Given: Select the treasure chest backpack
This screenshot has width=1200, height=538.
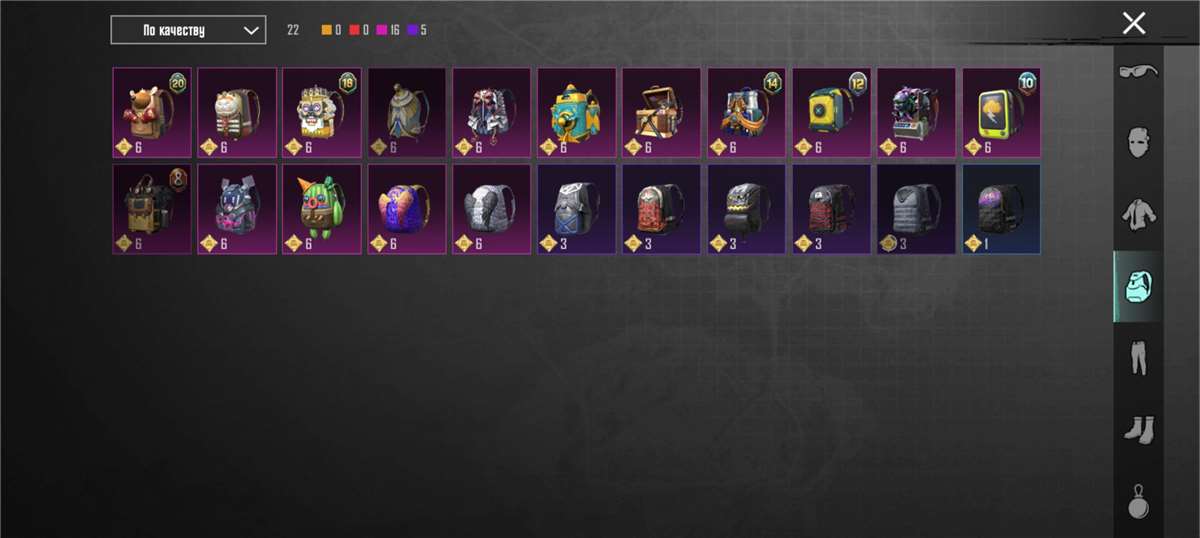Looking at the screenshot, I should tap(661, 112).
